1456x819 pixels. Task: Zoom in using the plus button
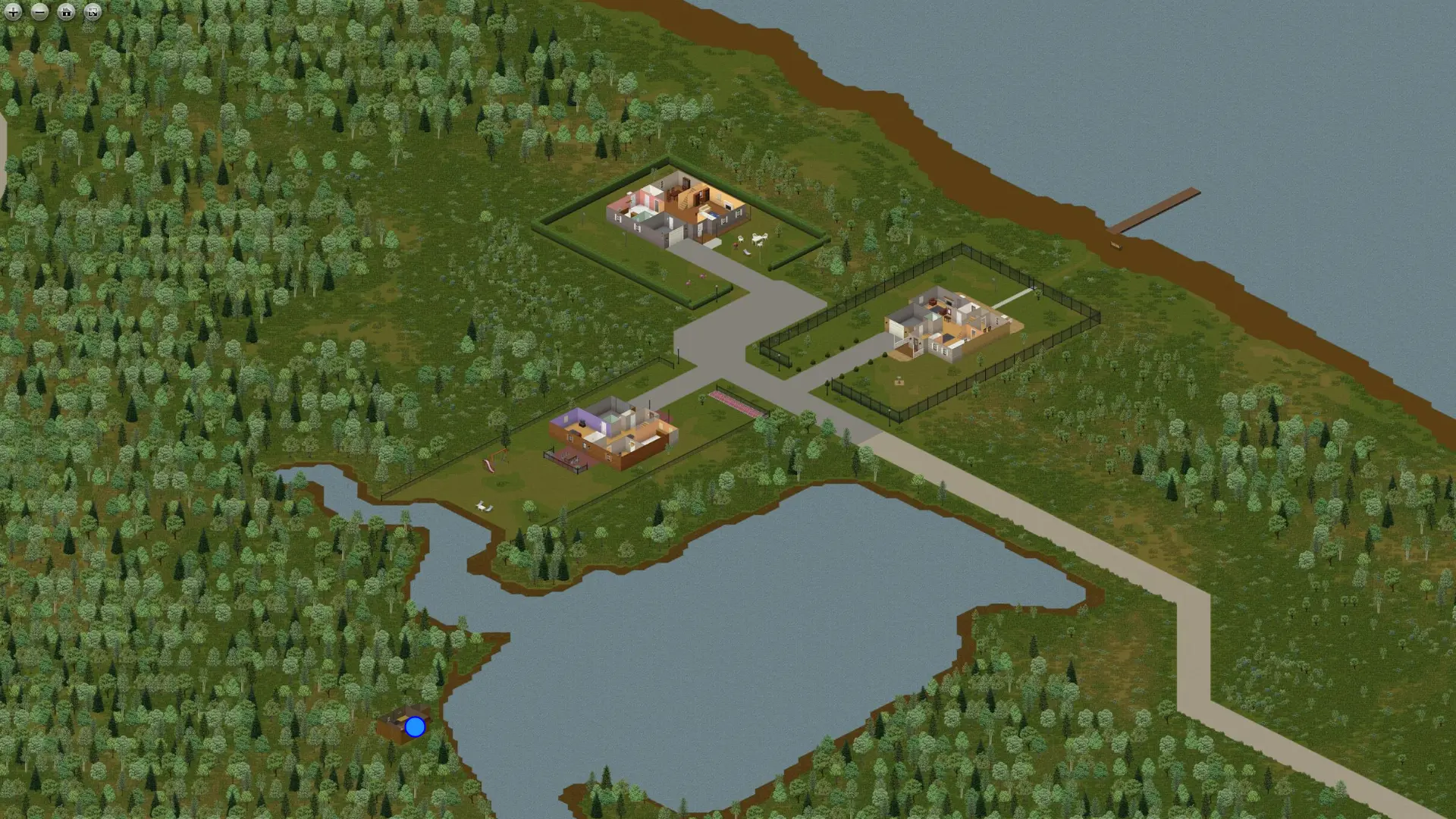point(13,12)
